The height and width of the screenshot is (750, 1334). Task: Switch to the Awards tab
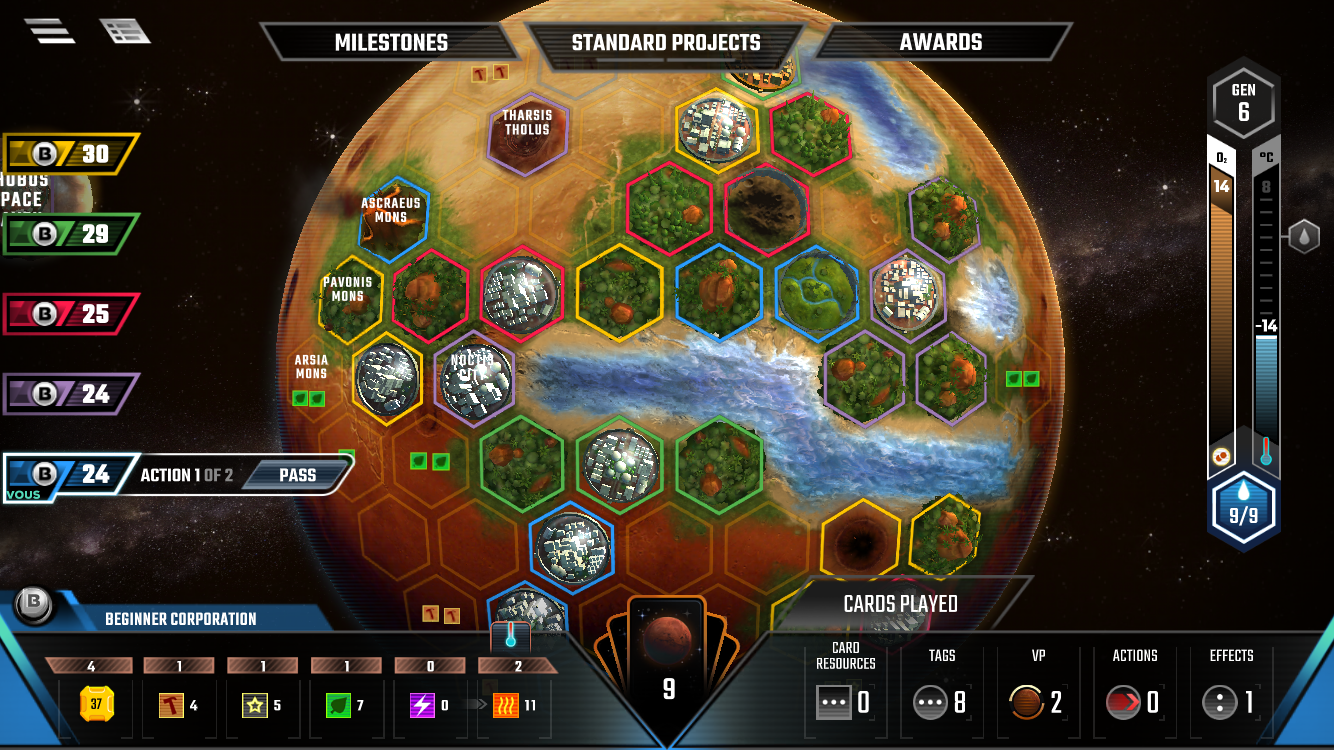tap(940, 42)
